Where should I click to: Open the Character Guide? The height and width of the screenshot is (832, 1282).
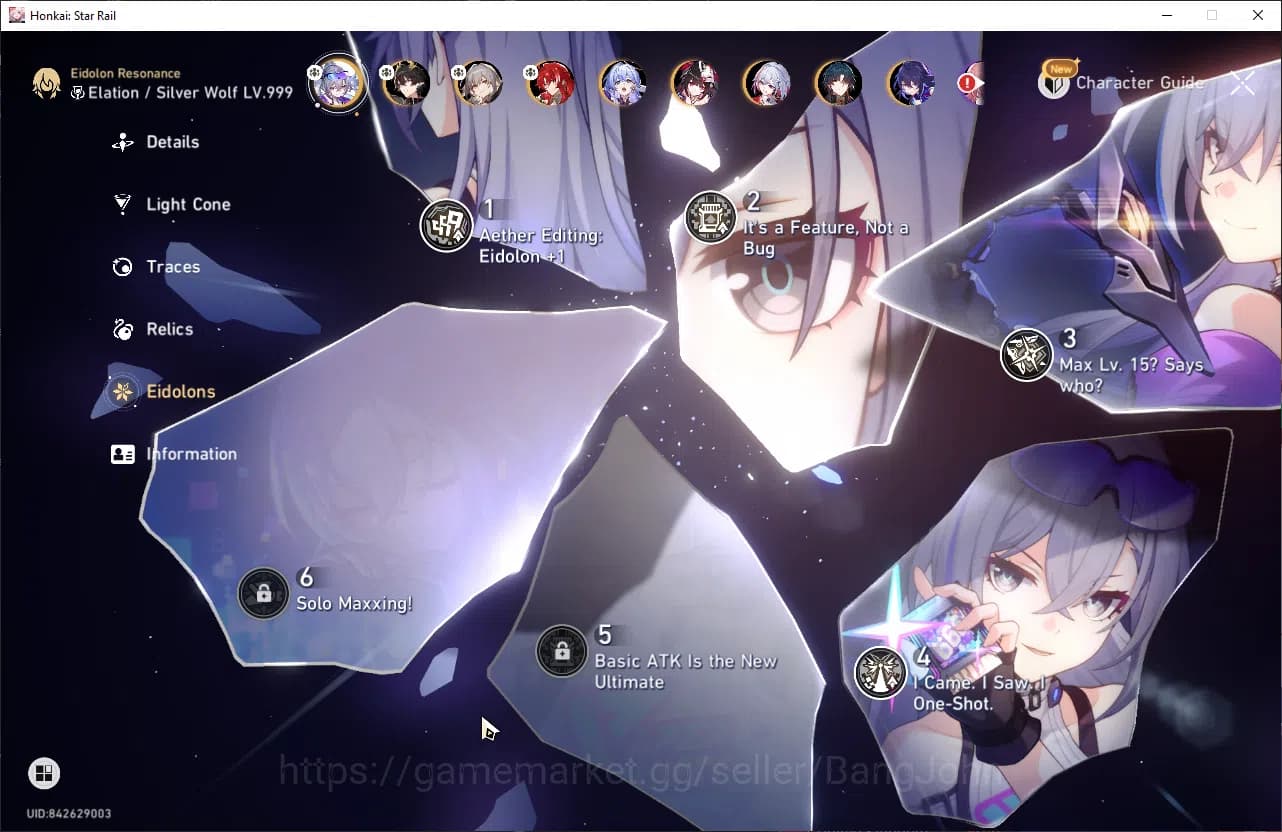coord(1141,83)
